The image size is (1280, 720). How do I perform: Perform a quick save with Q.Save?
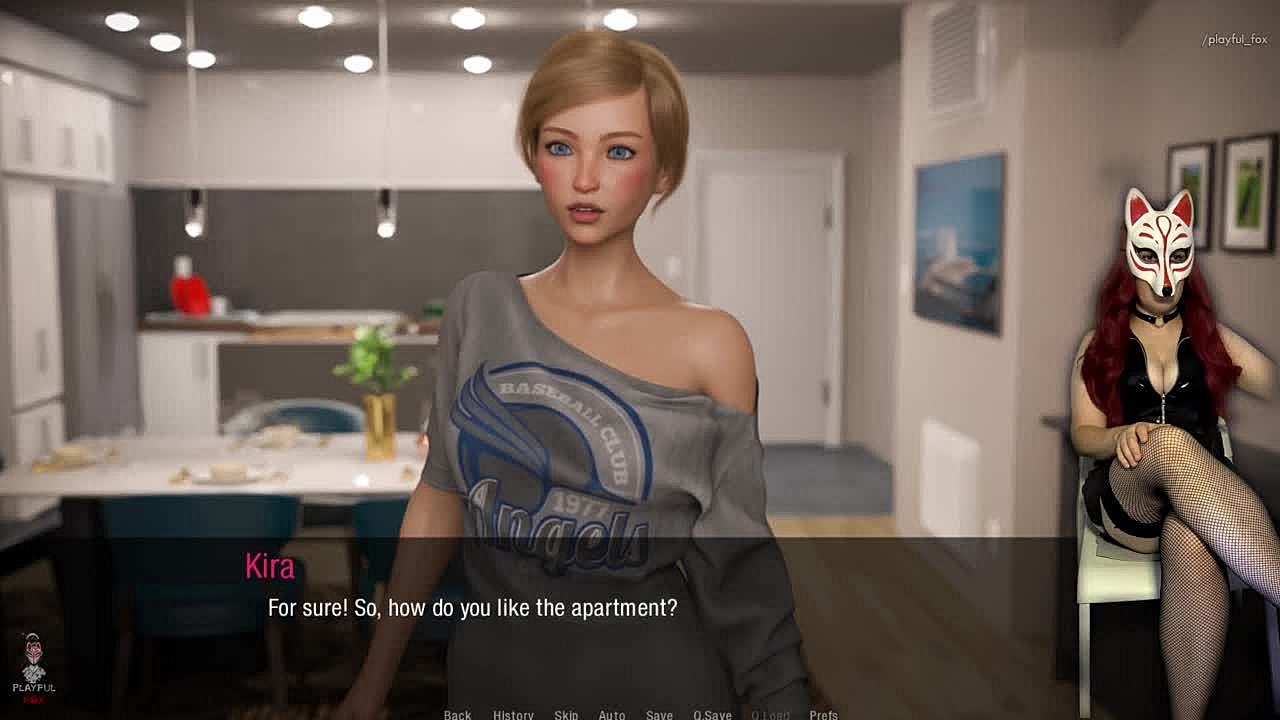point(712,714)
